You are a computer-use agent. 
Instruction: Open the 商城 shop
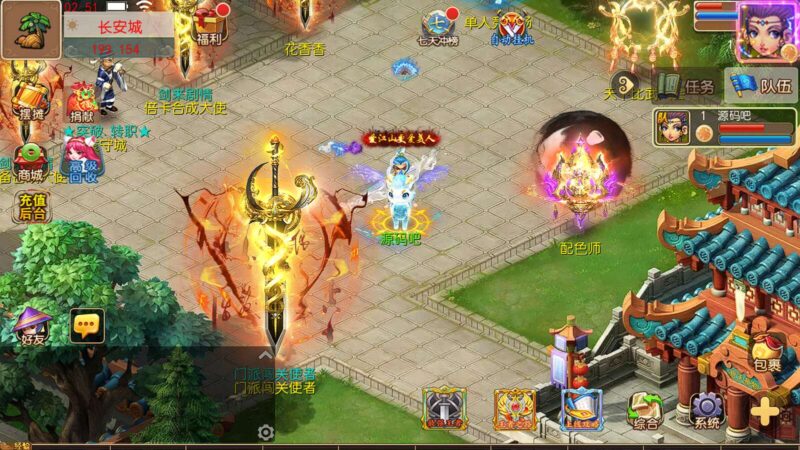coord(33,161)
